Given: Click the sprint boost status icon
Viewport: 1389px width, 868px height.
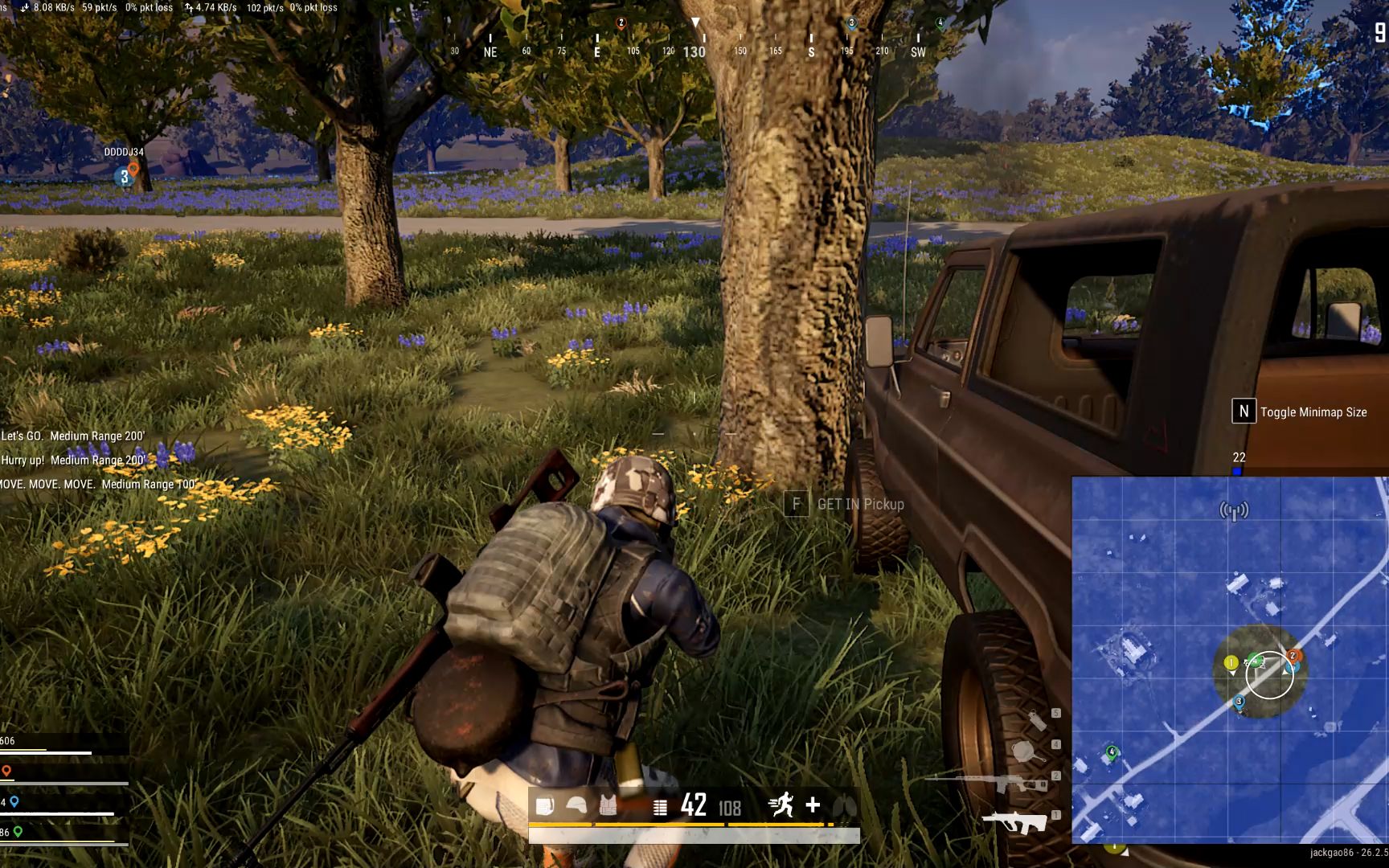Looking at the screenshot, I should click(781, 805).
